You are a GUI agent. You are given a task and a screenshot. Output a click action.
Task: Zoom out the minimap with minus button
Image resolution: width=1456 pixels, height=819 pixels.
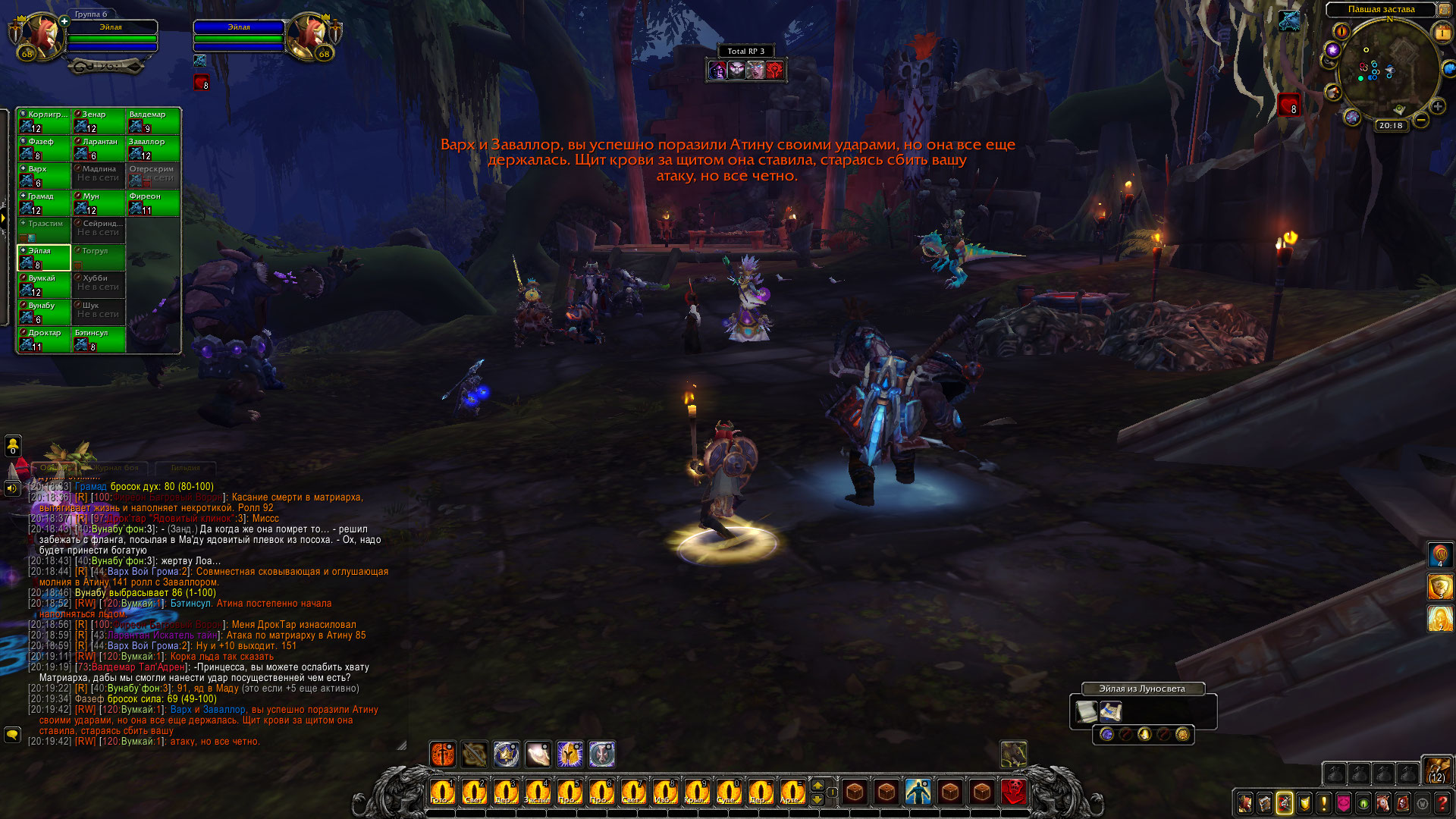(x=1421, y=120)
